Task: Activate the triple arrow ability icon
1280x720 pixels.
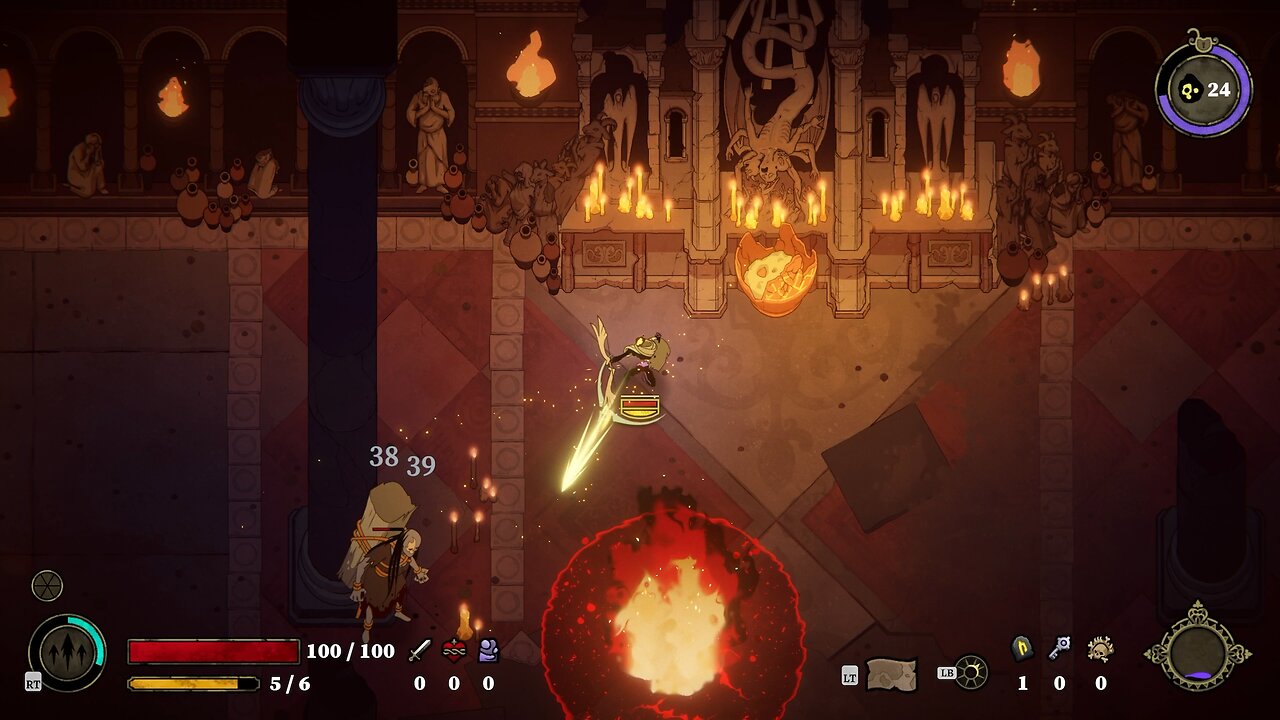Action: coord(67,652)
